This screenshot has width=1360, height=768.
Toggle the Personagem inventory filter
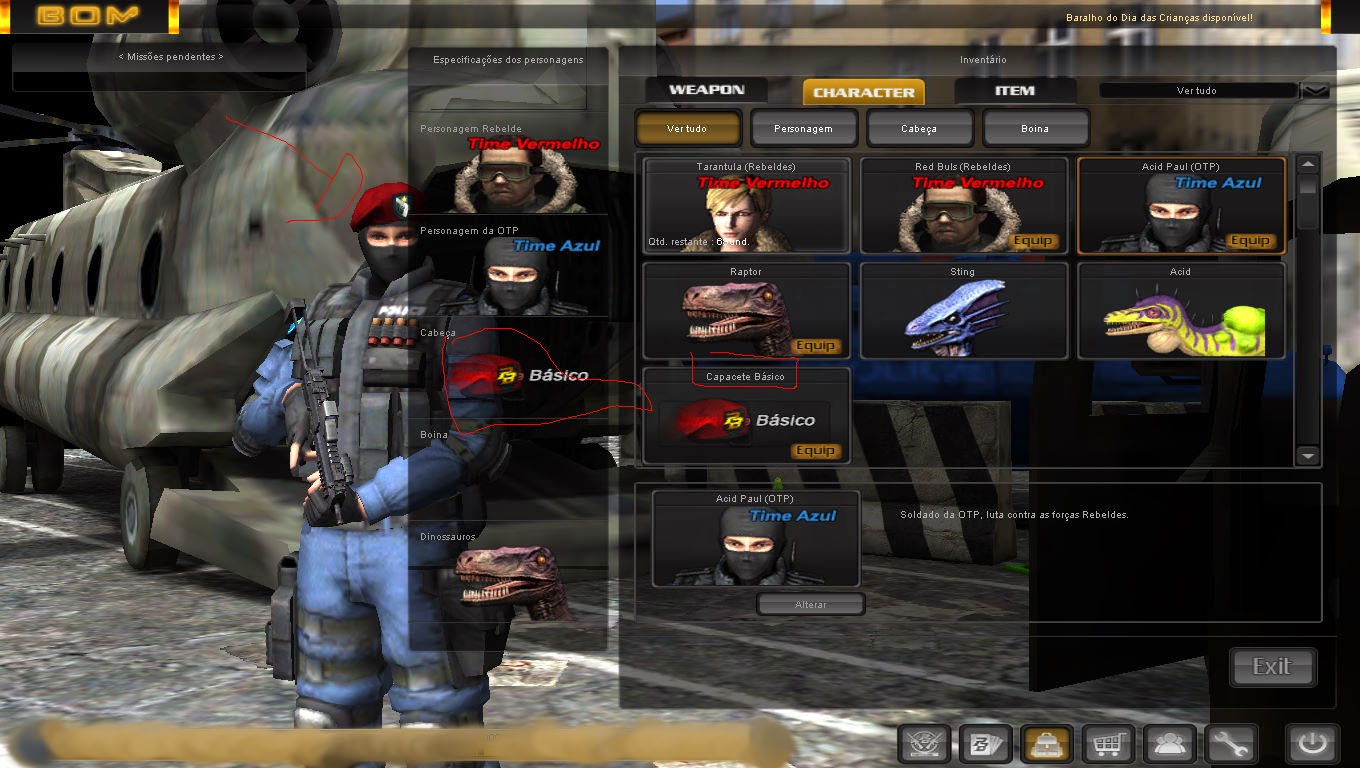804,127
